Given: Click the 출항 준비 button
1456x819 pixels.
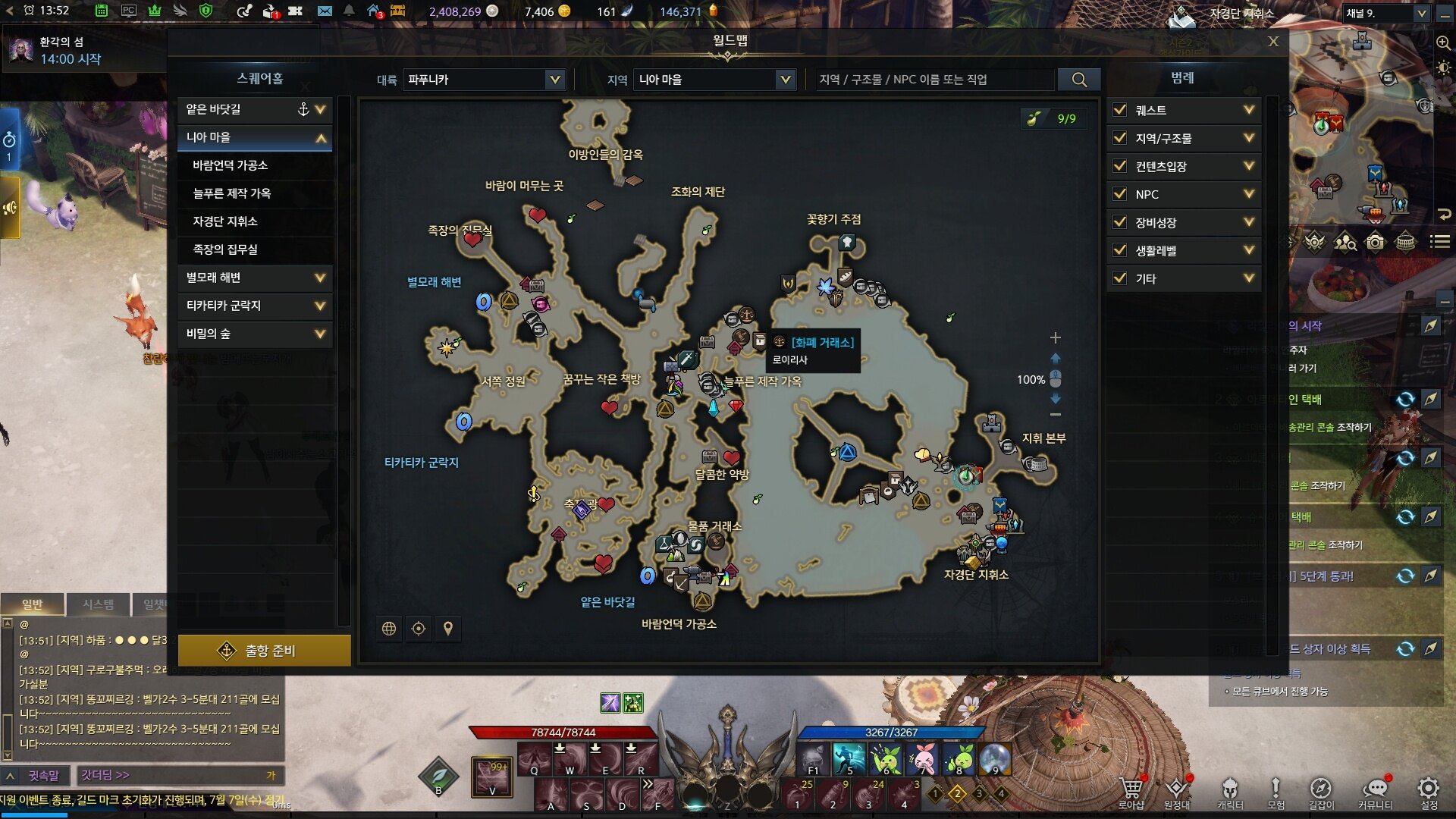Looking at the screenshot, I should pyautogui.click(x=264, y=651).
